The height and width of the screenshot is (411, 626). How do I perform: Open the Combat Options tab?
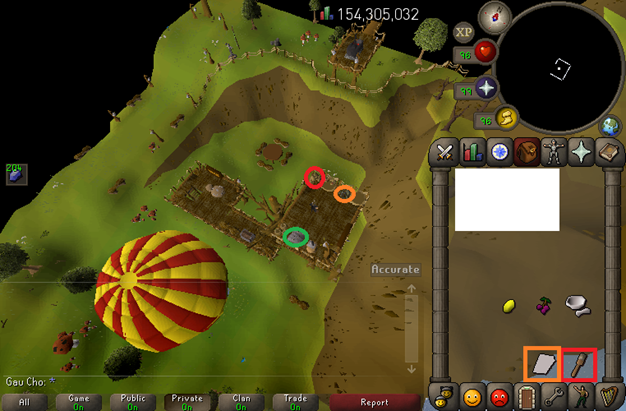click(x=443, y=153)
